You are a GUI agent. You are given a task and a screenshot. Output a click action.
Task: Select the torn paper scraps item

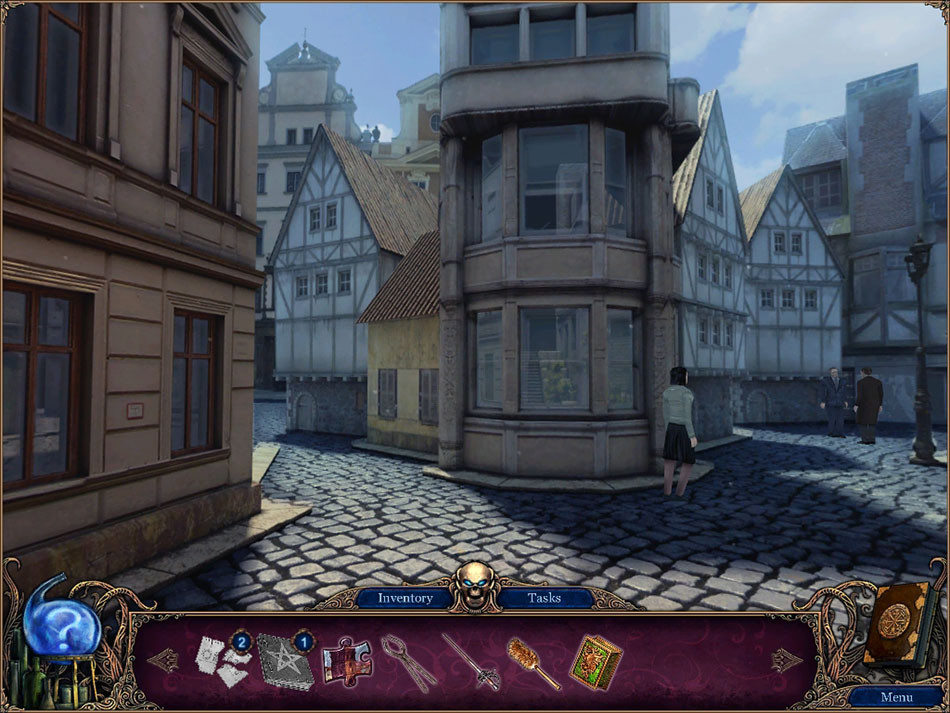click(221, 660)
